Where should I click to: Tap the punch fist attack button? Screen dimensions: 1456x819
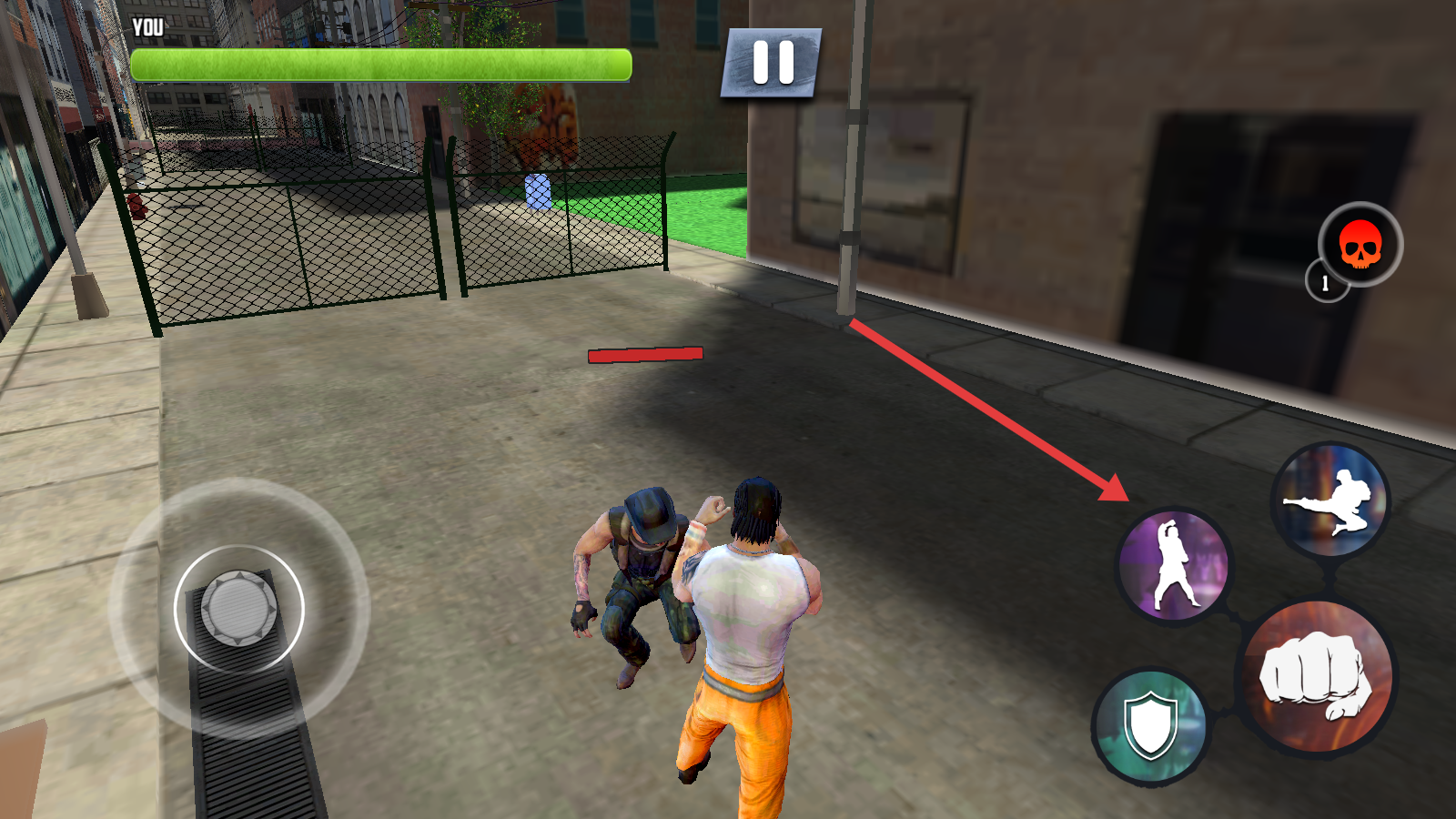(x=1317, y=678)
